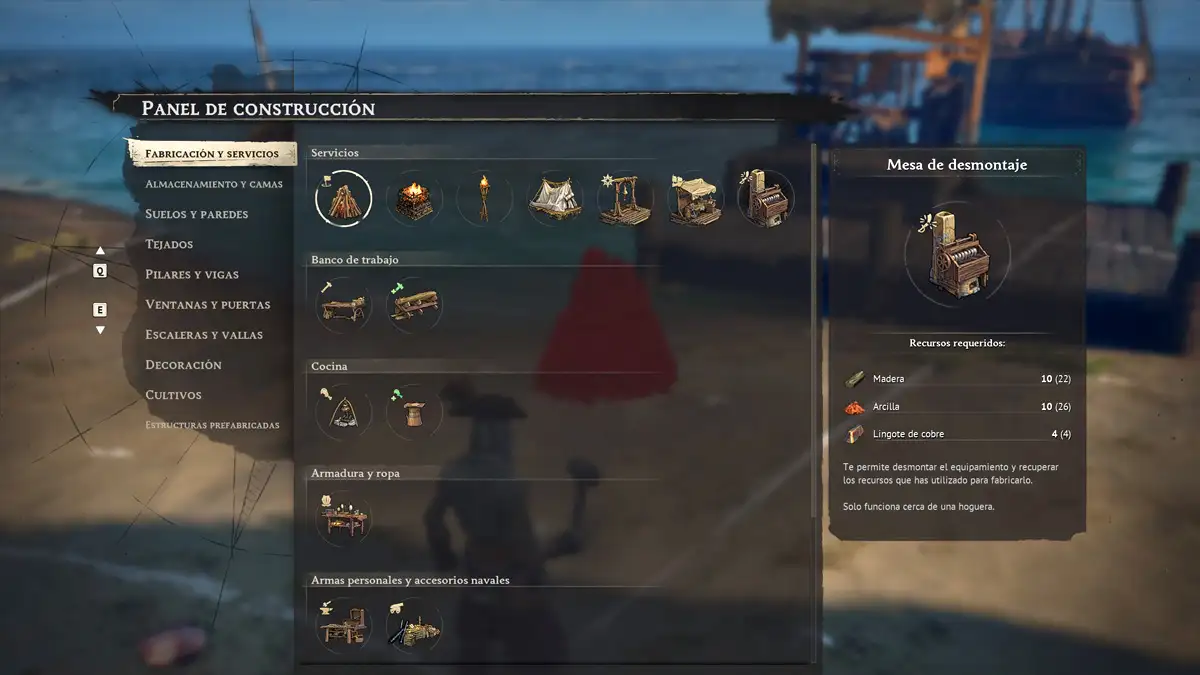Screen dimensions: 1200x675
Task: Select the canopy market stall icon
Action: coord(696,198)
